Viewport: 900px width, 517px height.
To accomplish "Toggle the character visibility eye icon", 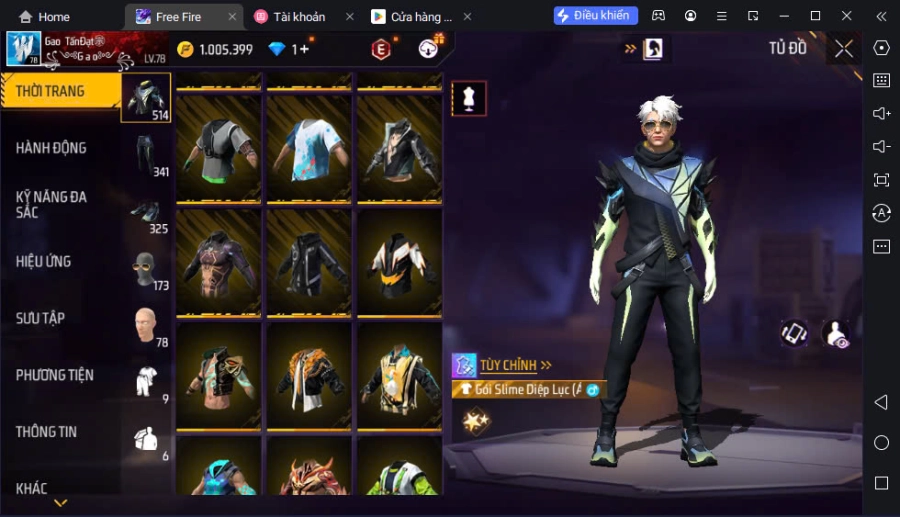I will [835, 335].
